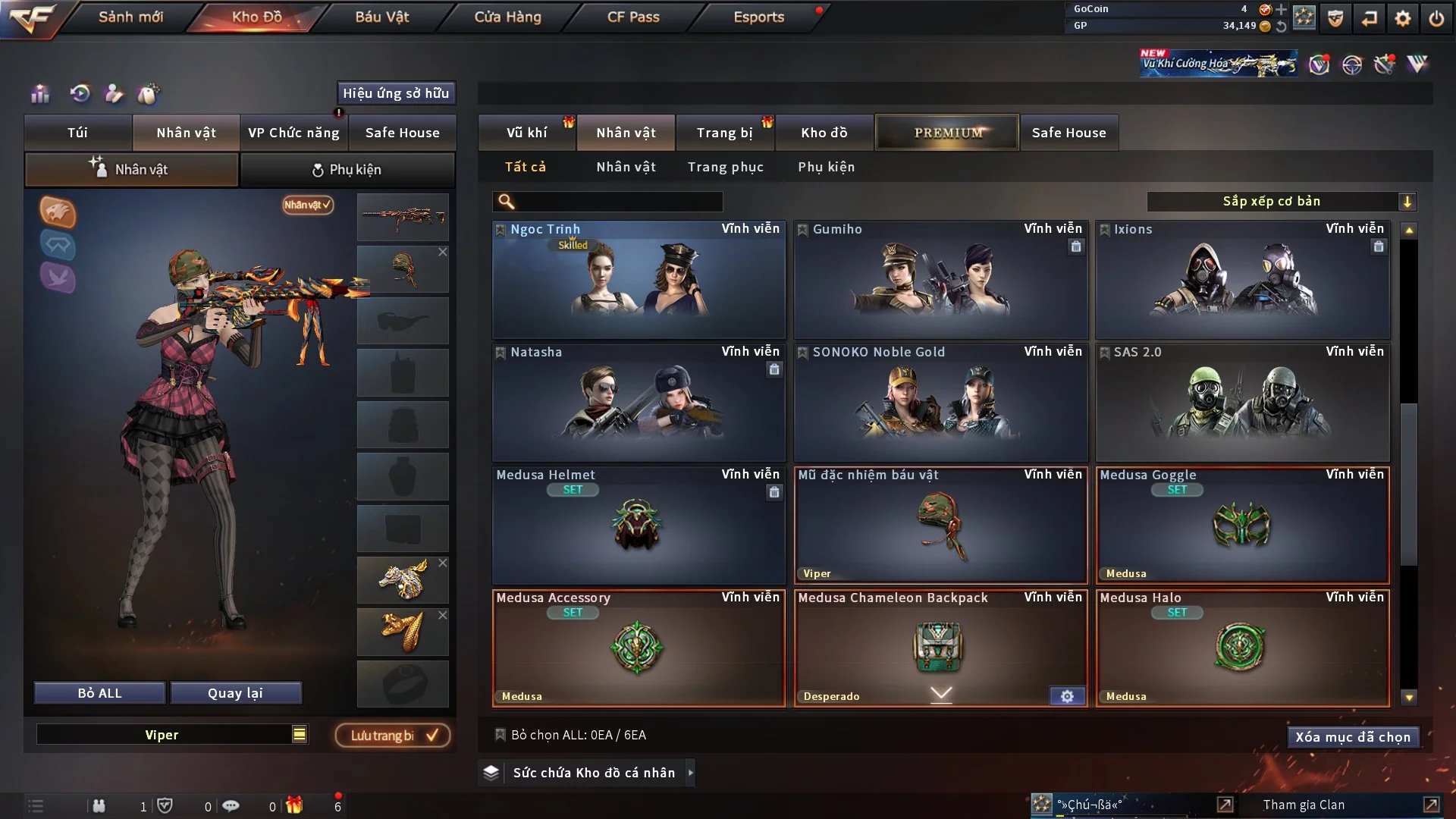
Task: Go to the Báu Vật menu
Action: coord(381,17)
